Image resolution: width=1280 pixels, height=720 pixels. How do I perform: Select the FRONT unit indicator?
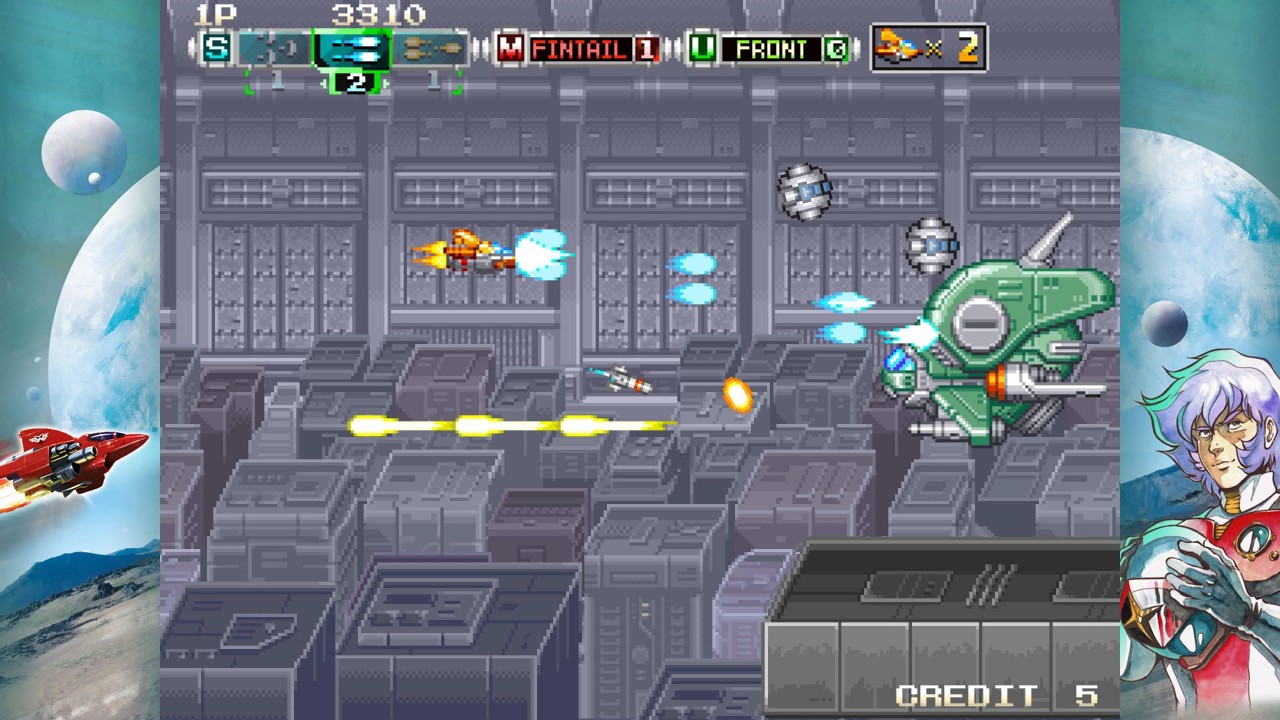[x=771, y=48]
